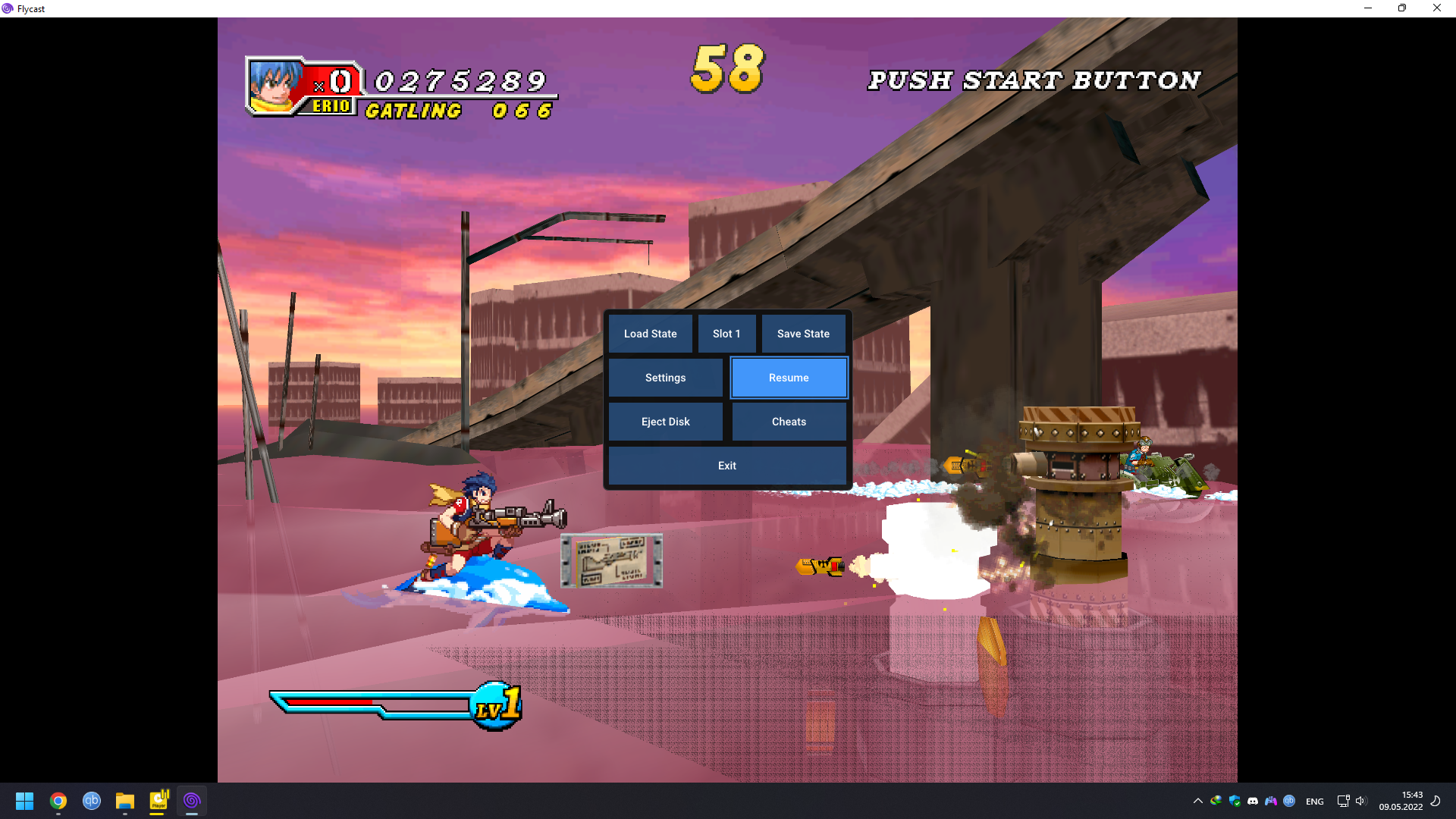The image size is (1456, 819).
Task: Select Cheats from the emulator menu
Action: (789, 422)
